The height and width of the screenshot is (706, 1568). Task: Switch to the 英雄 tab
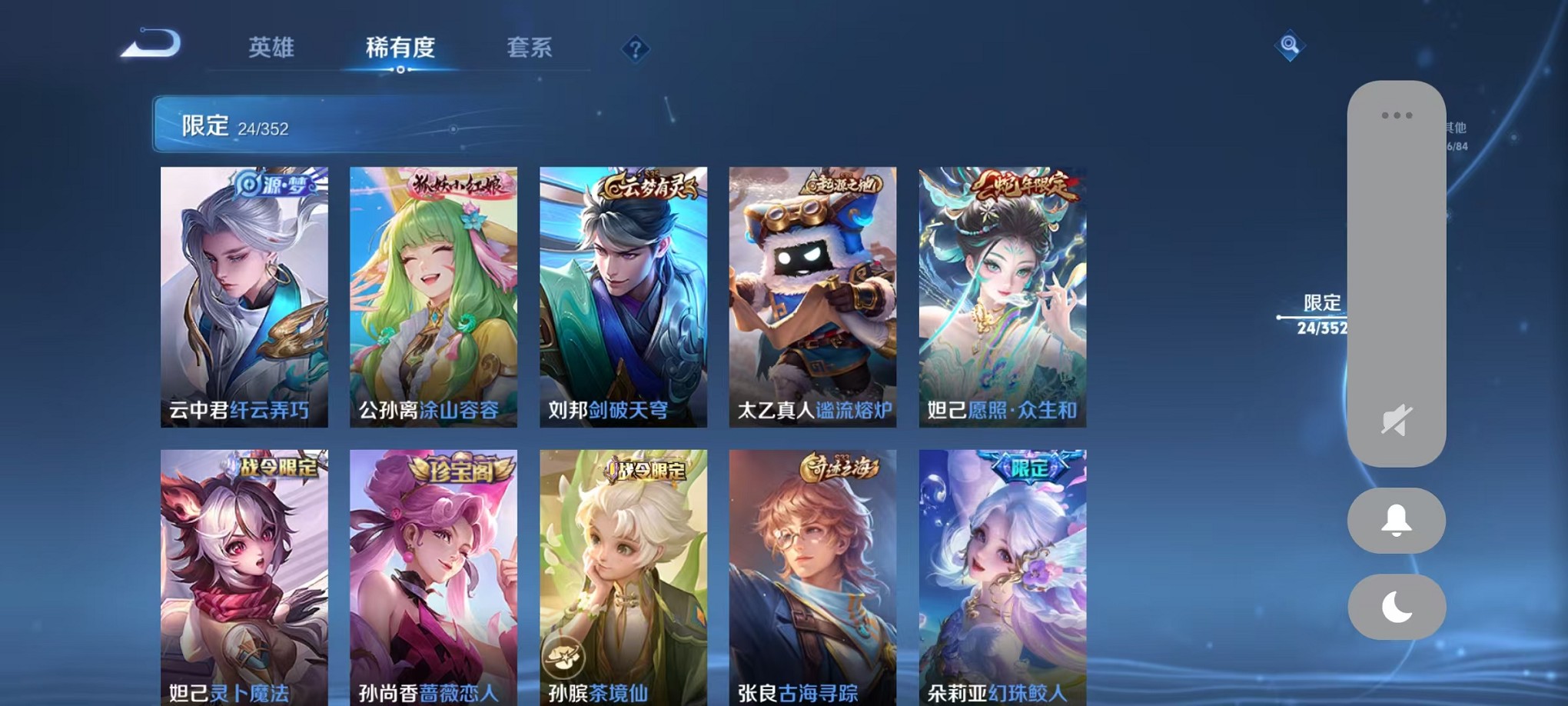(272, 48)
